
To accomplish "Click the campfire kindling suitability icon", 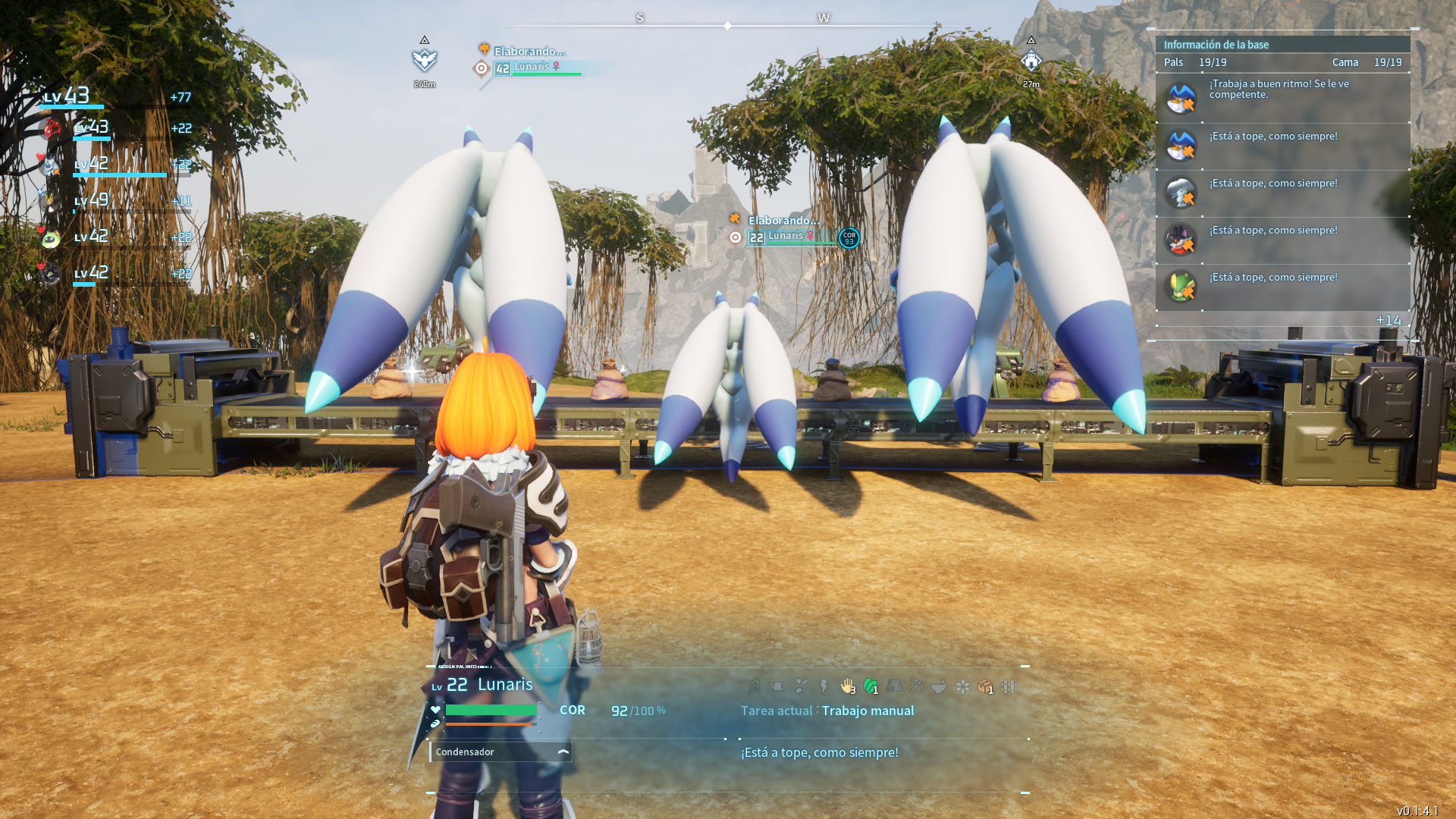I will pyautogui.click(x=755, y=686).
